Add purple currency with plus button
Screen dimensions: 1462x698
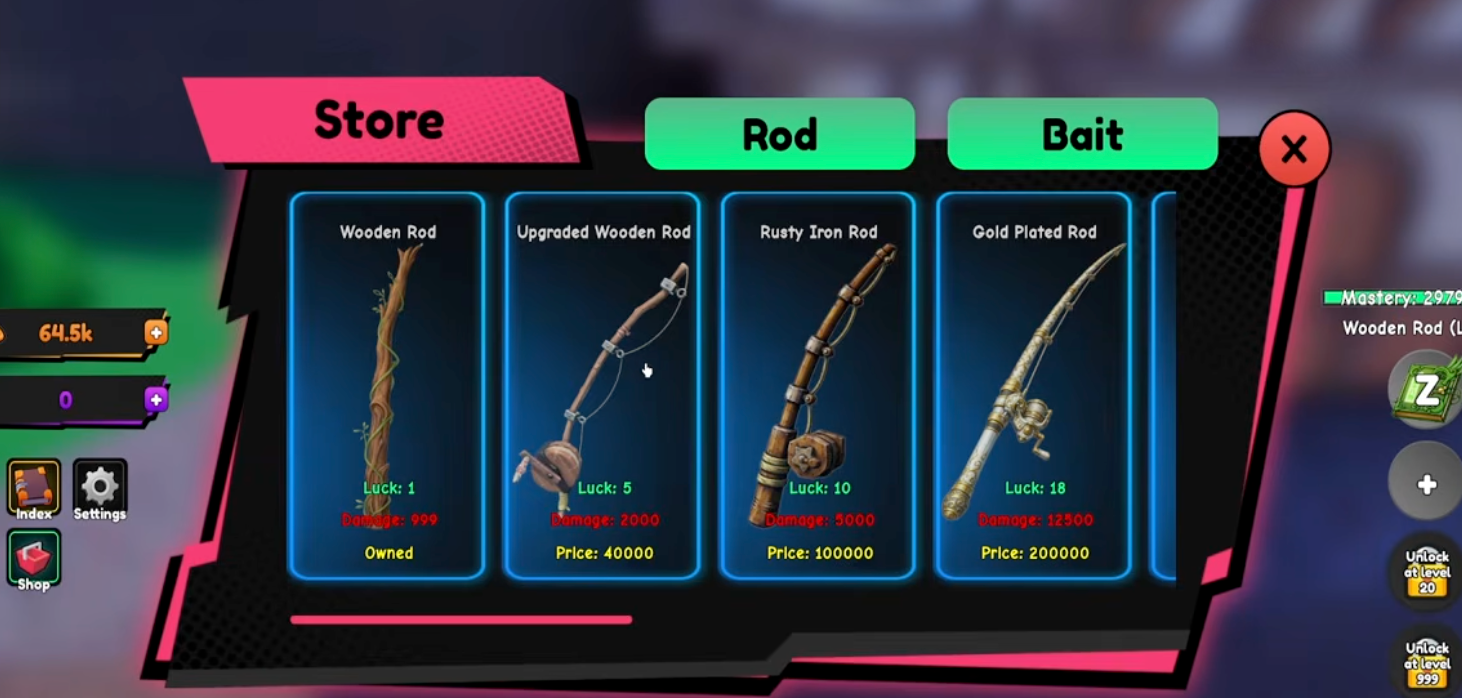pos(156,400)
